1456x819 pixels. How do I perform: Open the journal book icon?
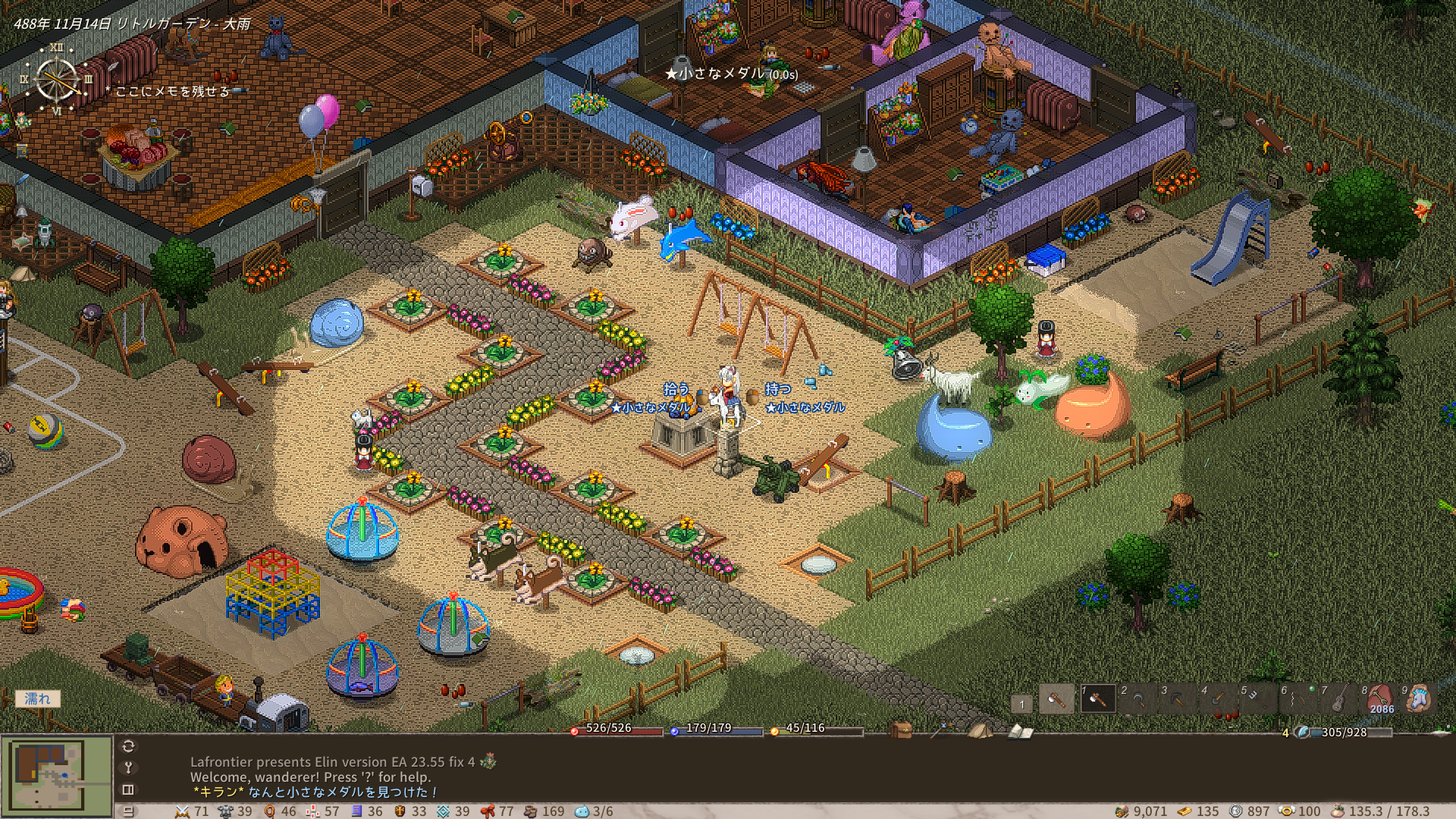[1021, 731]
